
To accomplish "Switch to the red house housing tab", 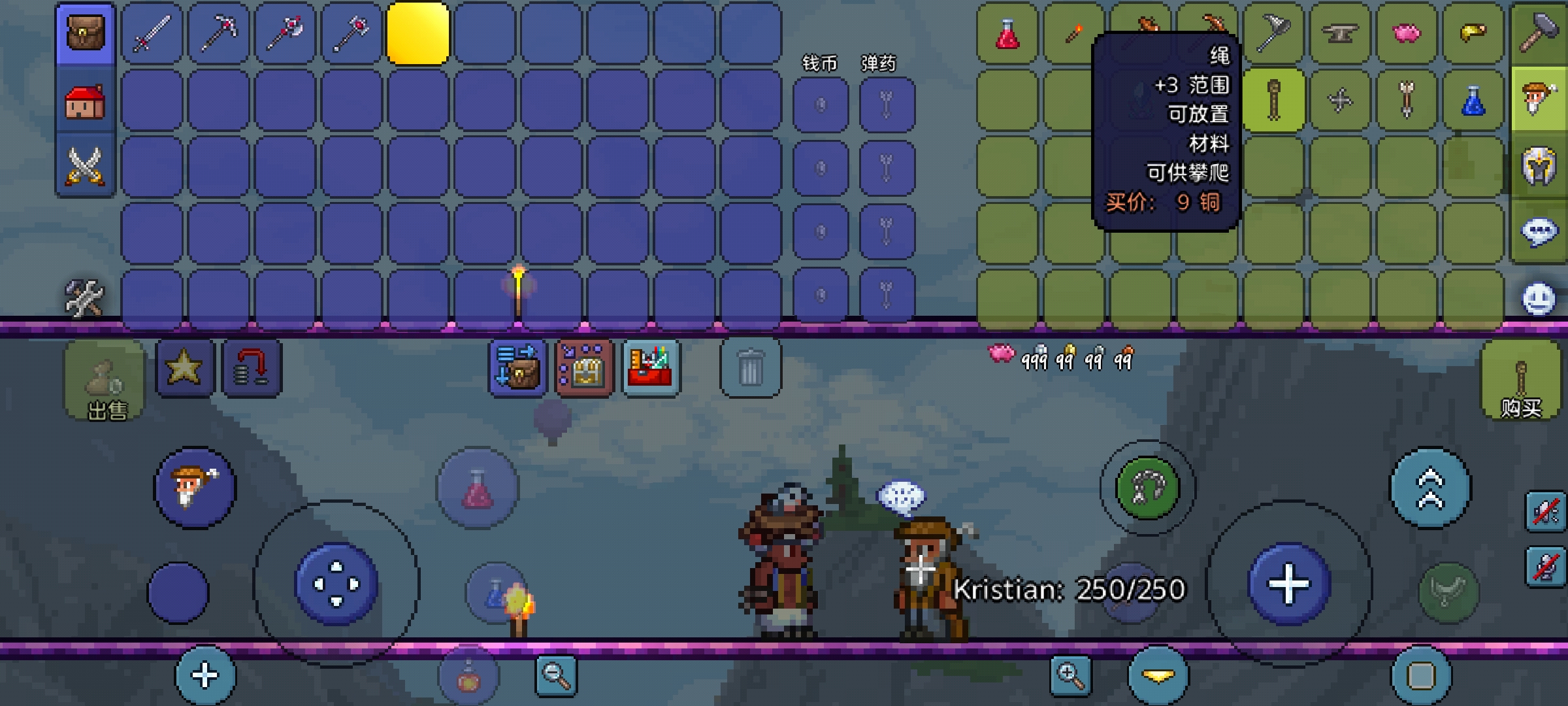I will pos(85,101).
